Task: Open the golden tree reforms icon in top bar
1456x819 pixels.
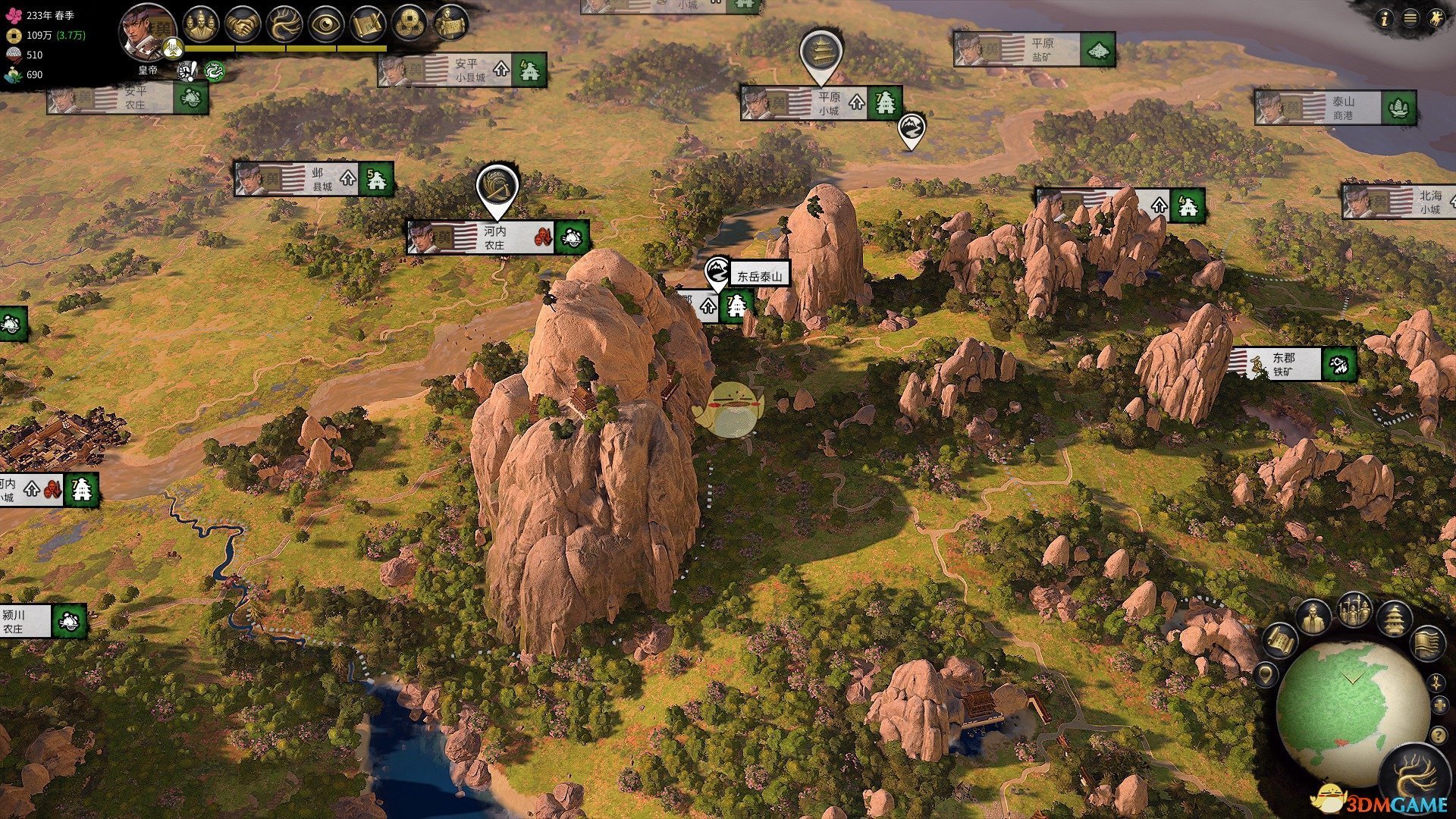Action: (x=284, y=24)
